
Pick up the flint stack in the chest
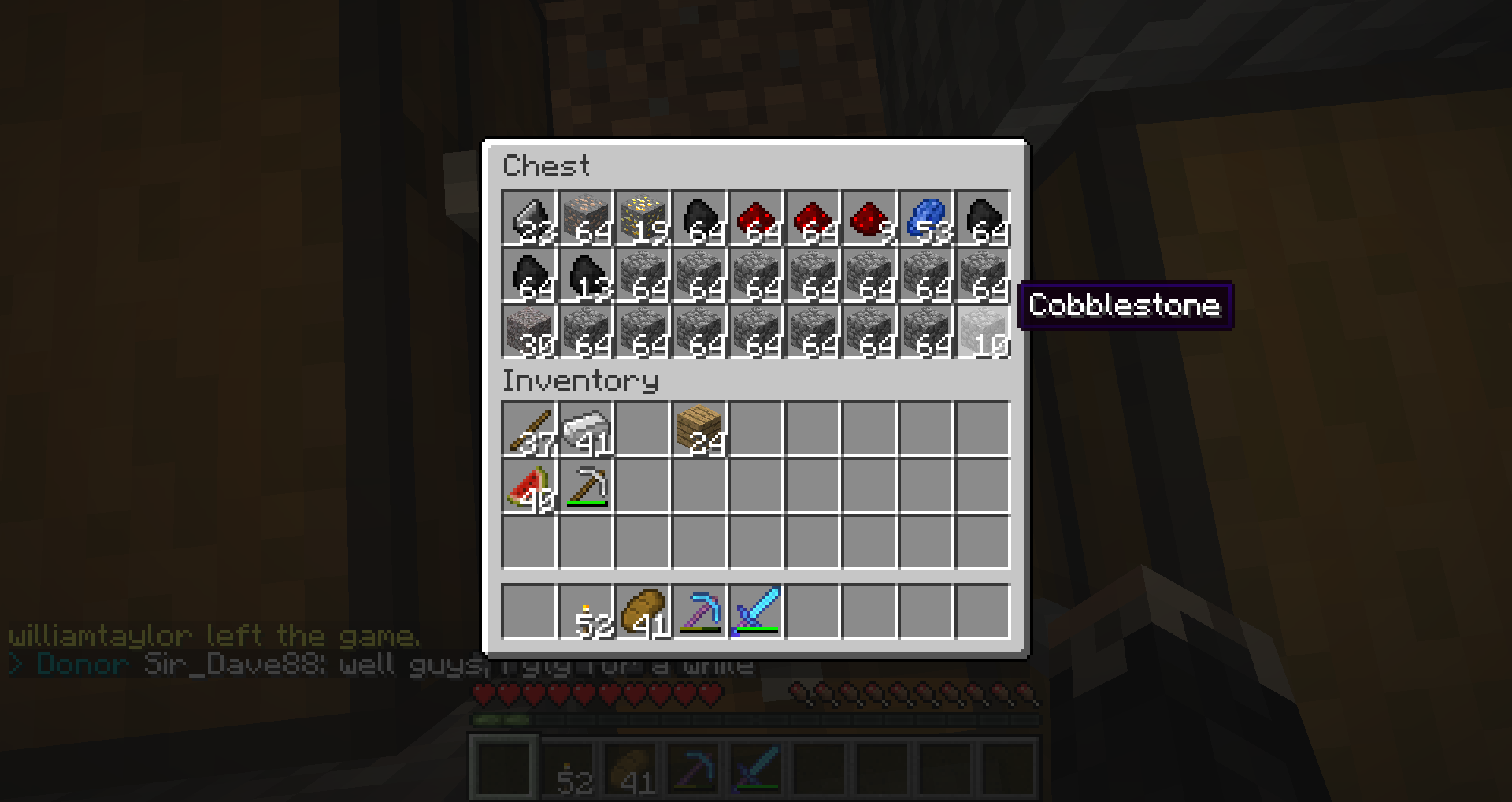(x=529, y=218)
